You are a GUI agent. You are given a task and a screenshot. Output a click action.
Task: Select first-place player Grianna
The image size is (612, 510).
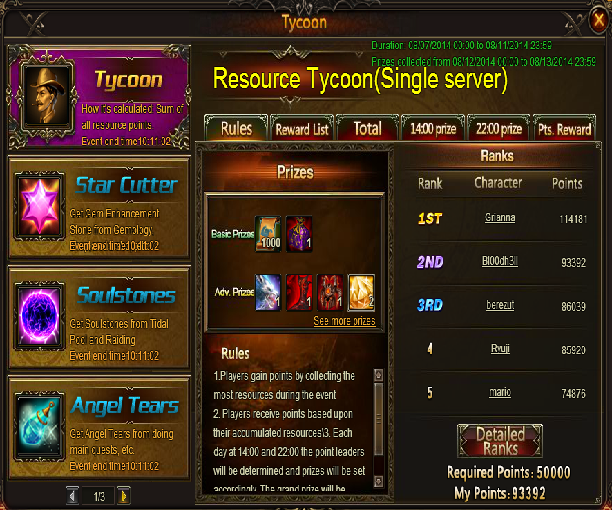pos(499,218)
